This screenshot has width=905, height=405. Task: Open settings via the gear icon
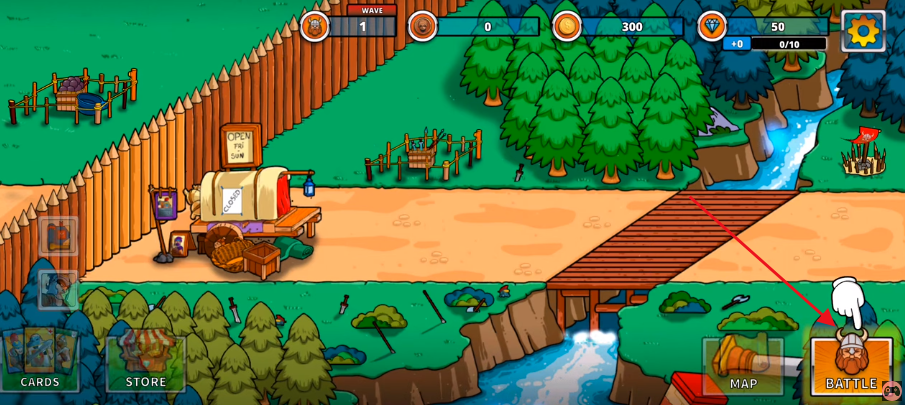[863, 32]
